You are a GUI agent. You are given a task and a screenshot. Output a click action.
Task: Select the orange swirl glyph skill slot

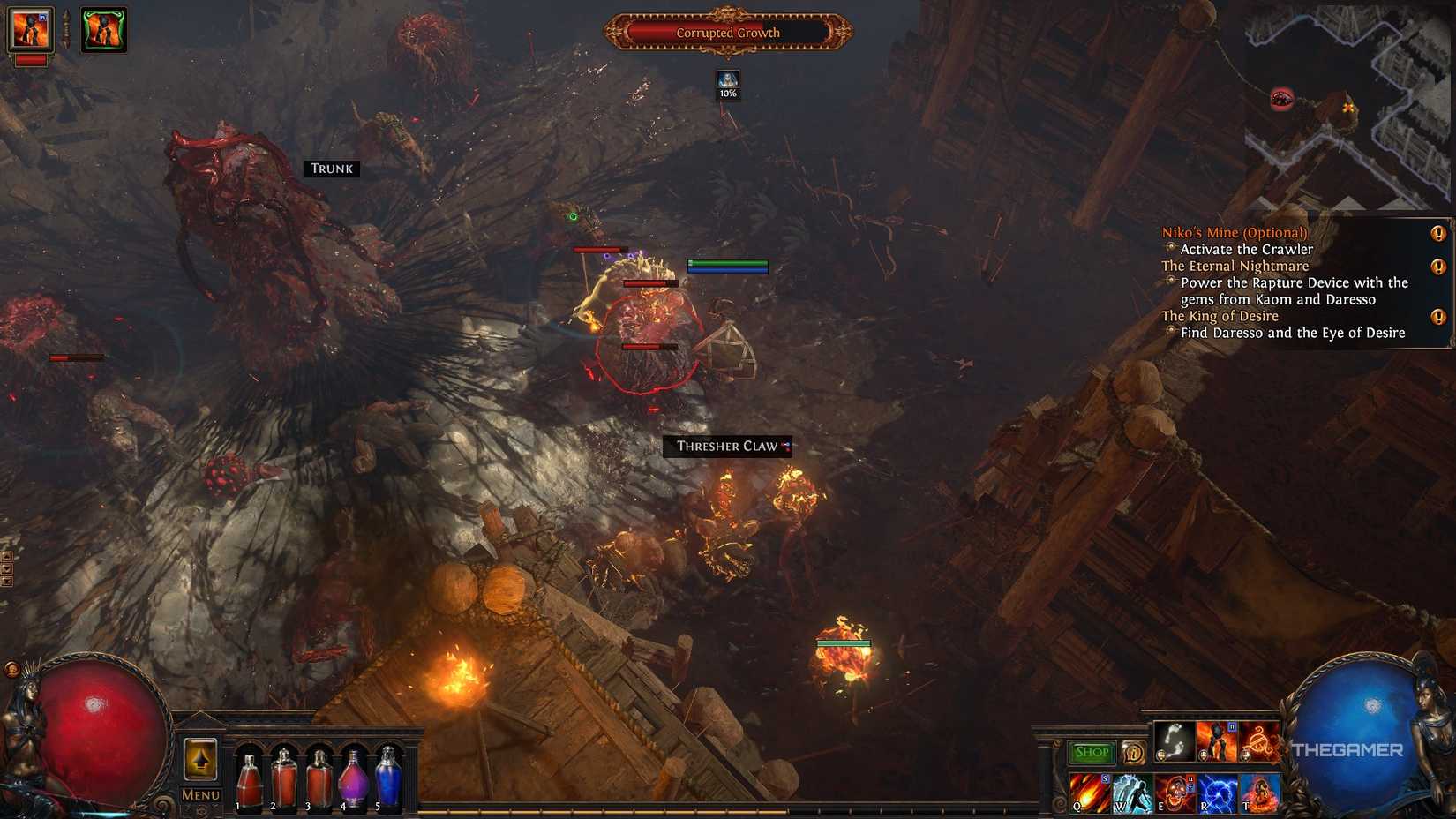[1260, 742]
